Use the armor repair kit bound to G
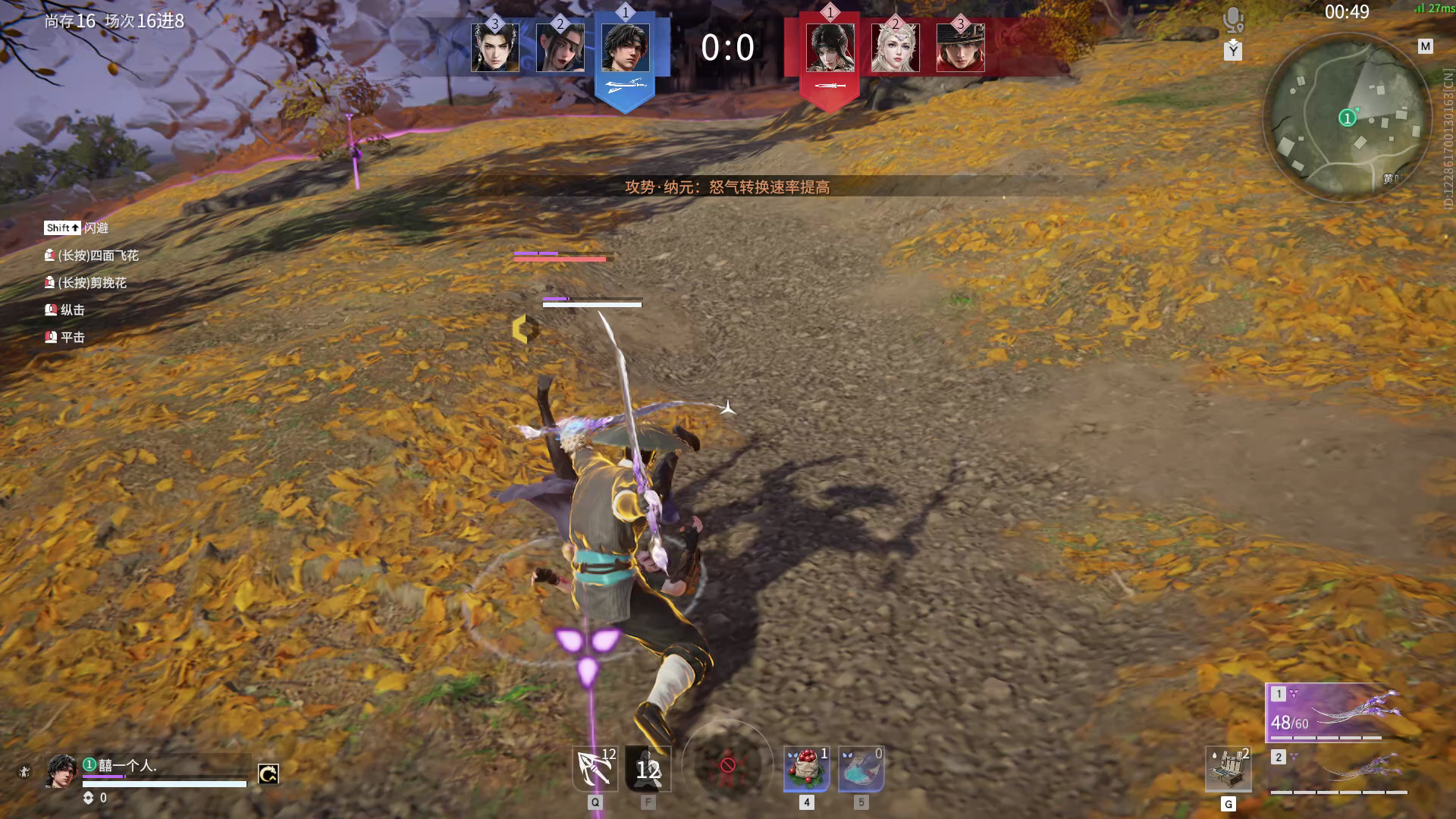1456x819 pixels. point(1228,770)
